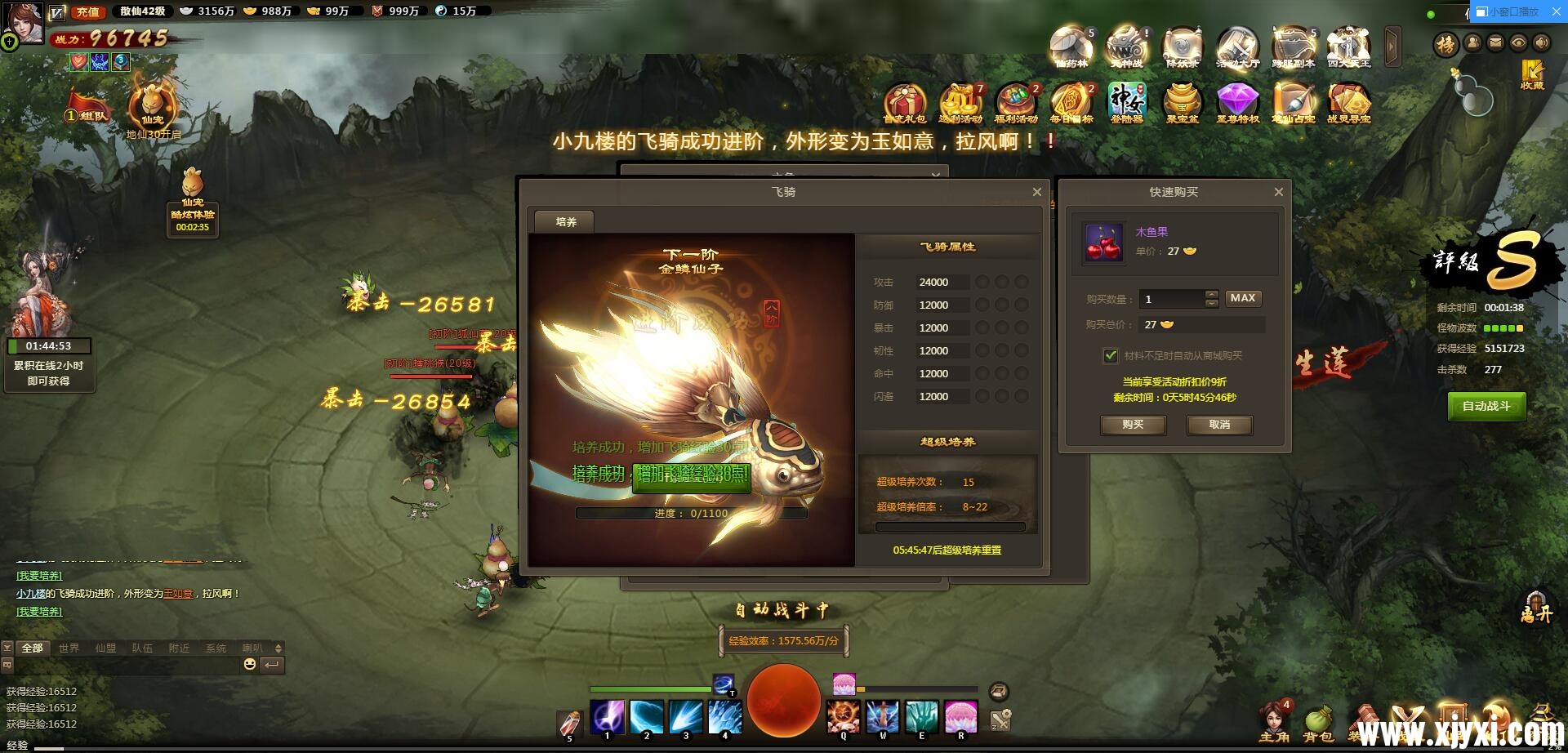Toggle the sound speaker icon
The image size is (1568, 753).
click(x=1542, y=43)
